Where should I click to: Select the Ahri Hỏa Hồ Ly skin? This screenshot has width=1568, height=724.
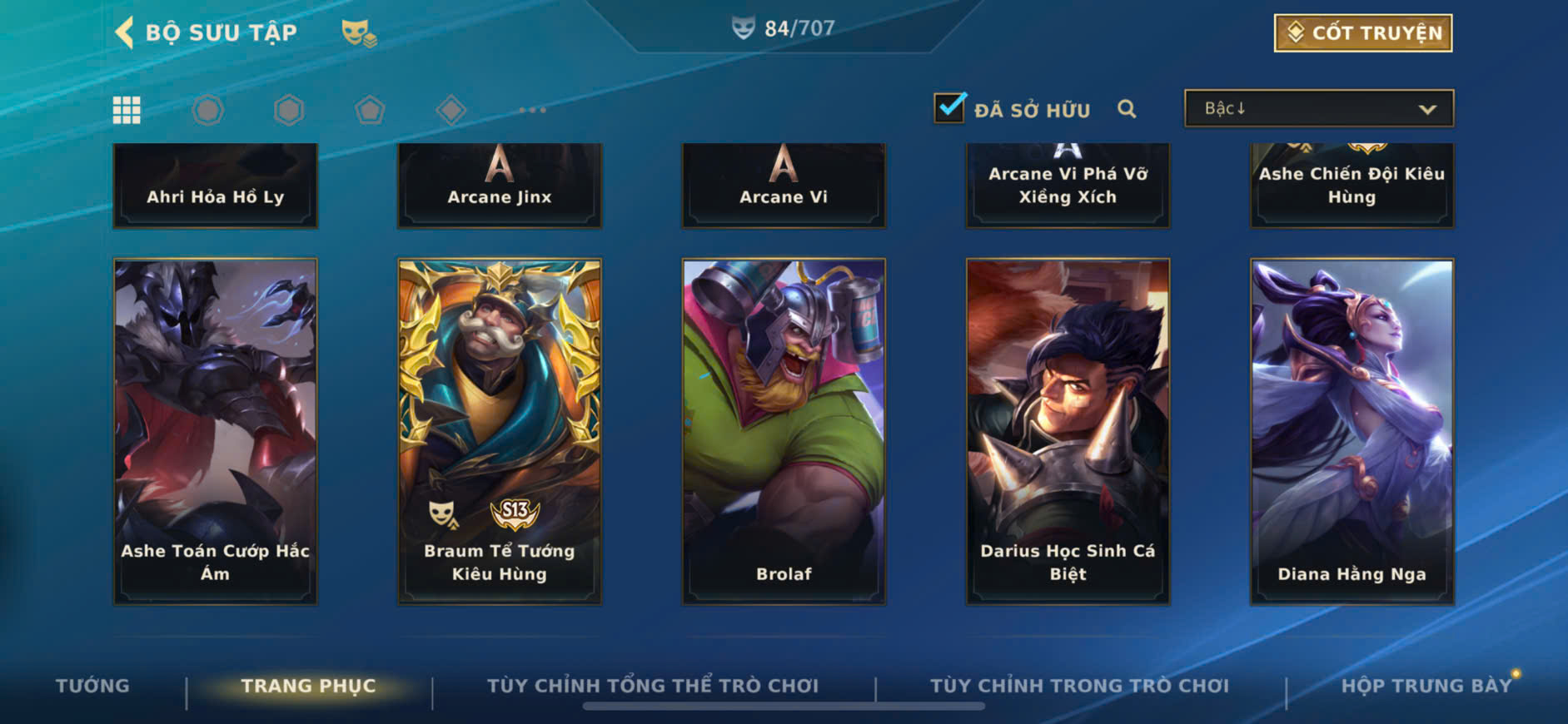tap(216, 186)
